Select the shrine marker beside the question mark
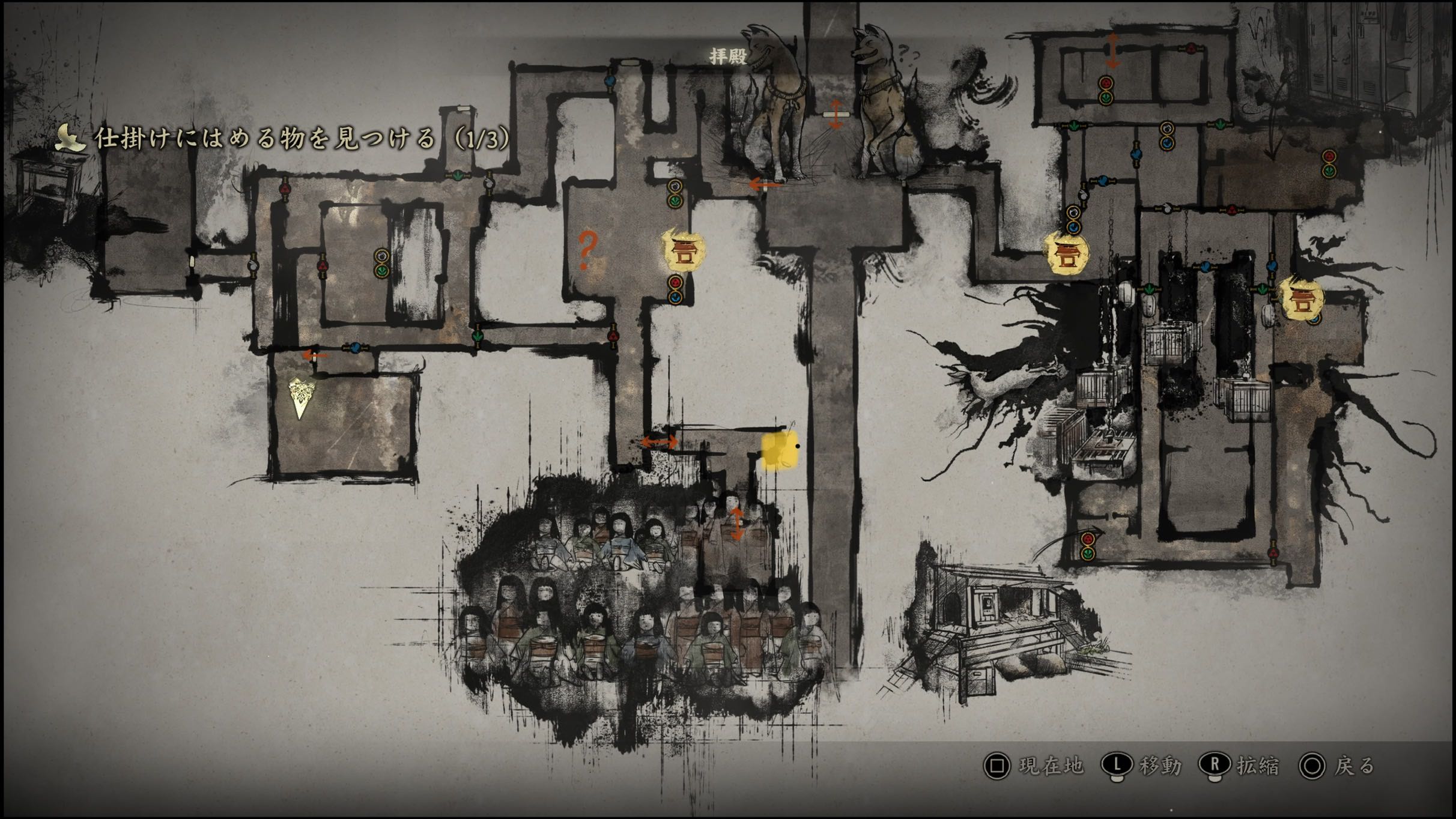Image resolution: width=1456 pixels, height=819 pixels. [683, 250]
